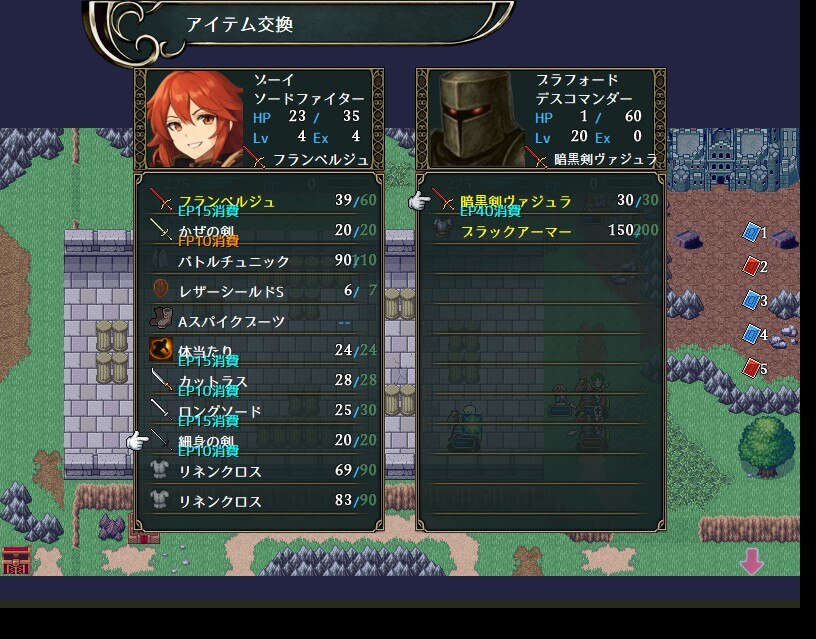Pick the カットラス sword row
816x639 pixels.
pos(260,381)
